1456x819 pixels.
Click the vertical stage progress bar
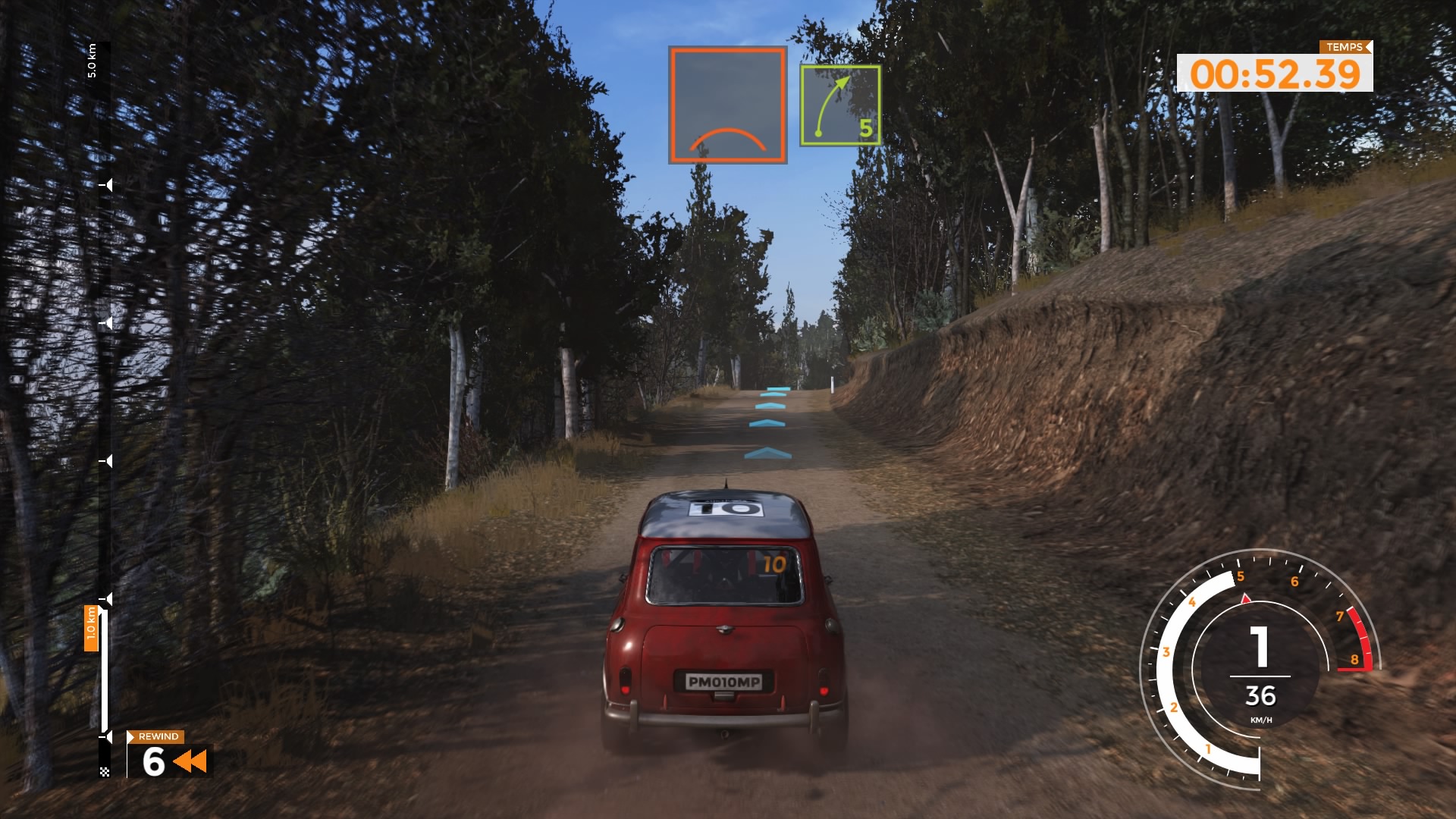[x=105, y=409]
